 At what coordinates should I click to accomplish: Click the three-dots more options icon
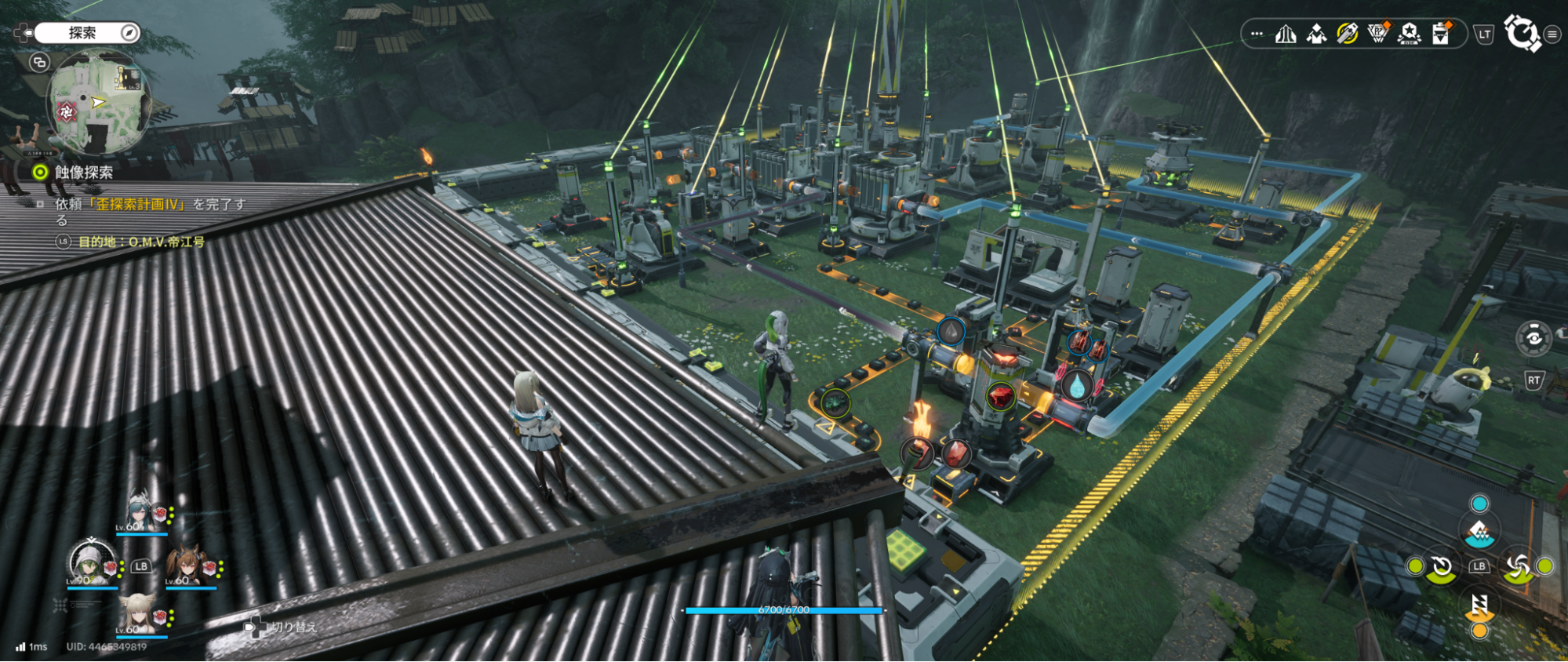pos(1257,34)
